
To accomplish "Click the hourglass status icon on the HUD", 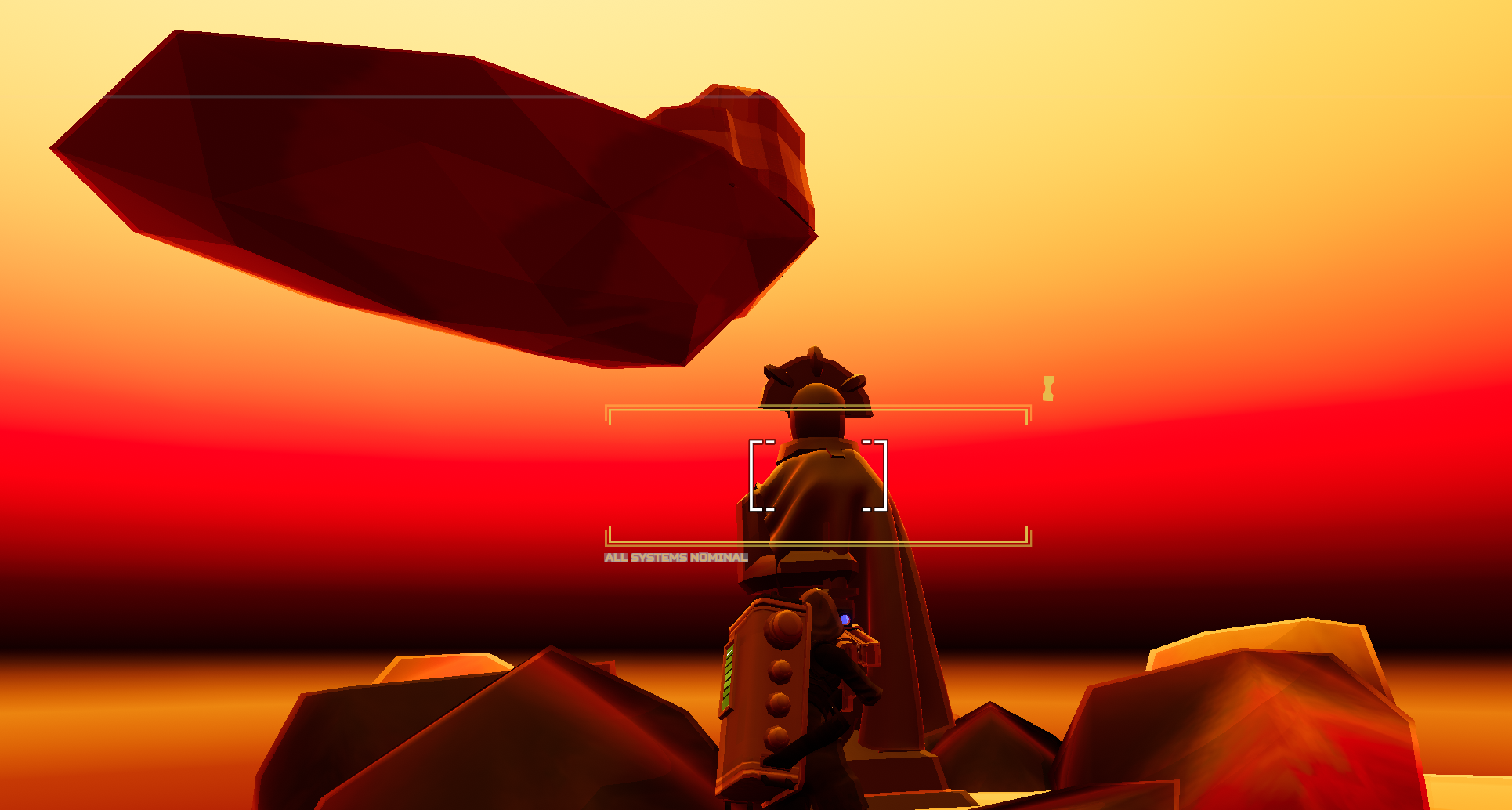I will point(1047,387).
